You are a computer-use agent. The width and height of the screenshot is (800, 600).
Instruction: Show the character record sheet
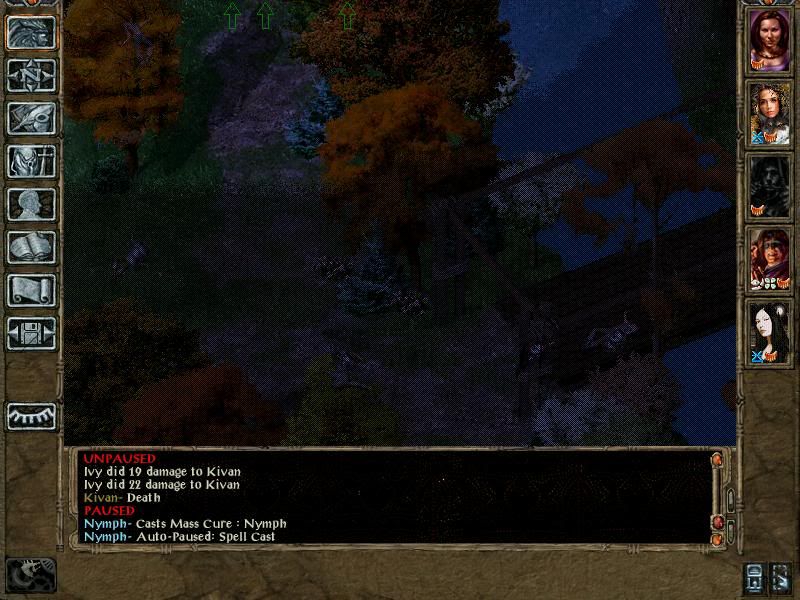tap(31, 204)
